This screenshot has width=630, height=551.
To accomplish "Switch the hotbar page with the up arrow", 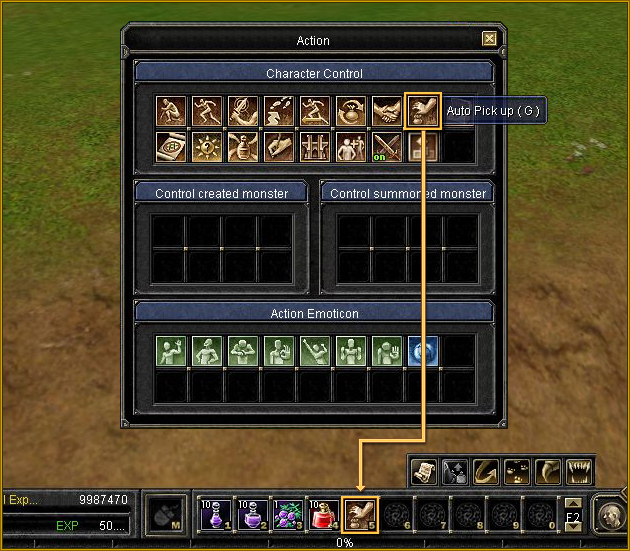I will click(x=573, y=503).
